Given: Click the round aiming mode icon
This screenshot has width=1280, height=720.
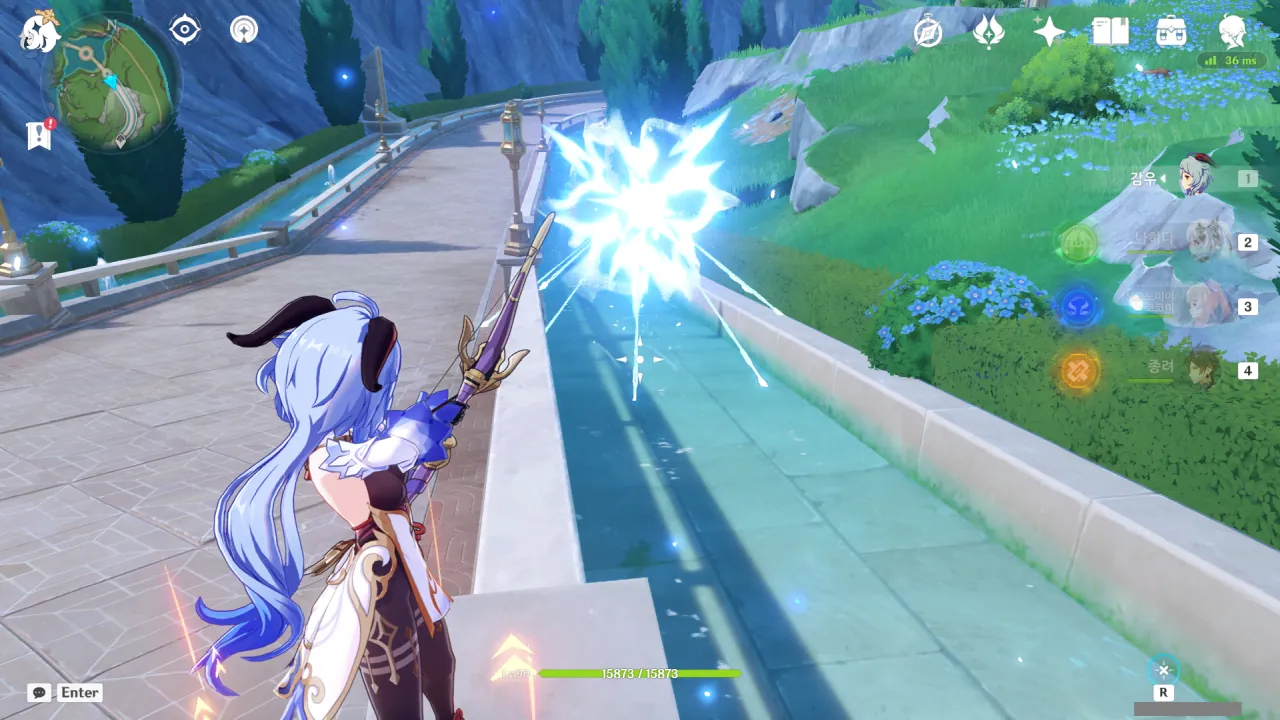Looking at the screenshot, I should tap(1163, 671).
